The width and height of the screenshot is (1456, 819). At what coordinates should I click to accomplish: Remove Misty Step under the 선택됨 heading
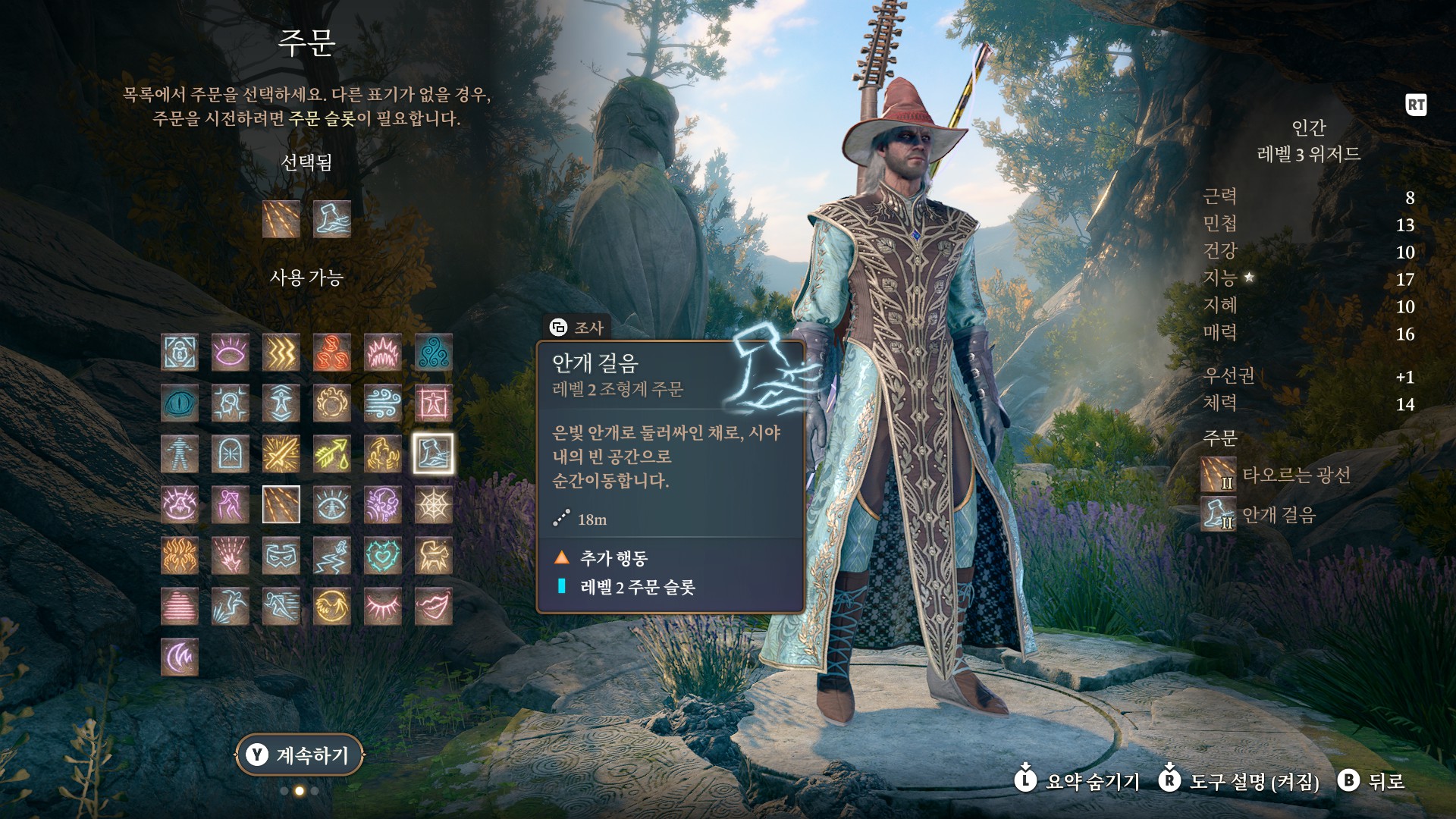(332, 219)
